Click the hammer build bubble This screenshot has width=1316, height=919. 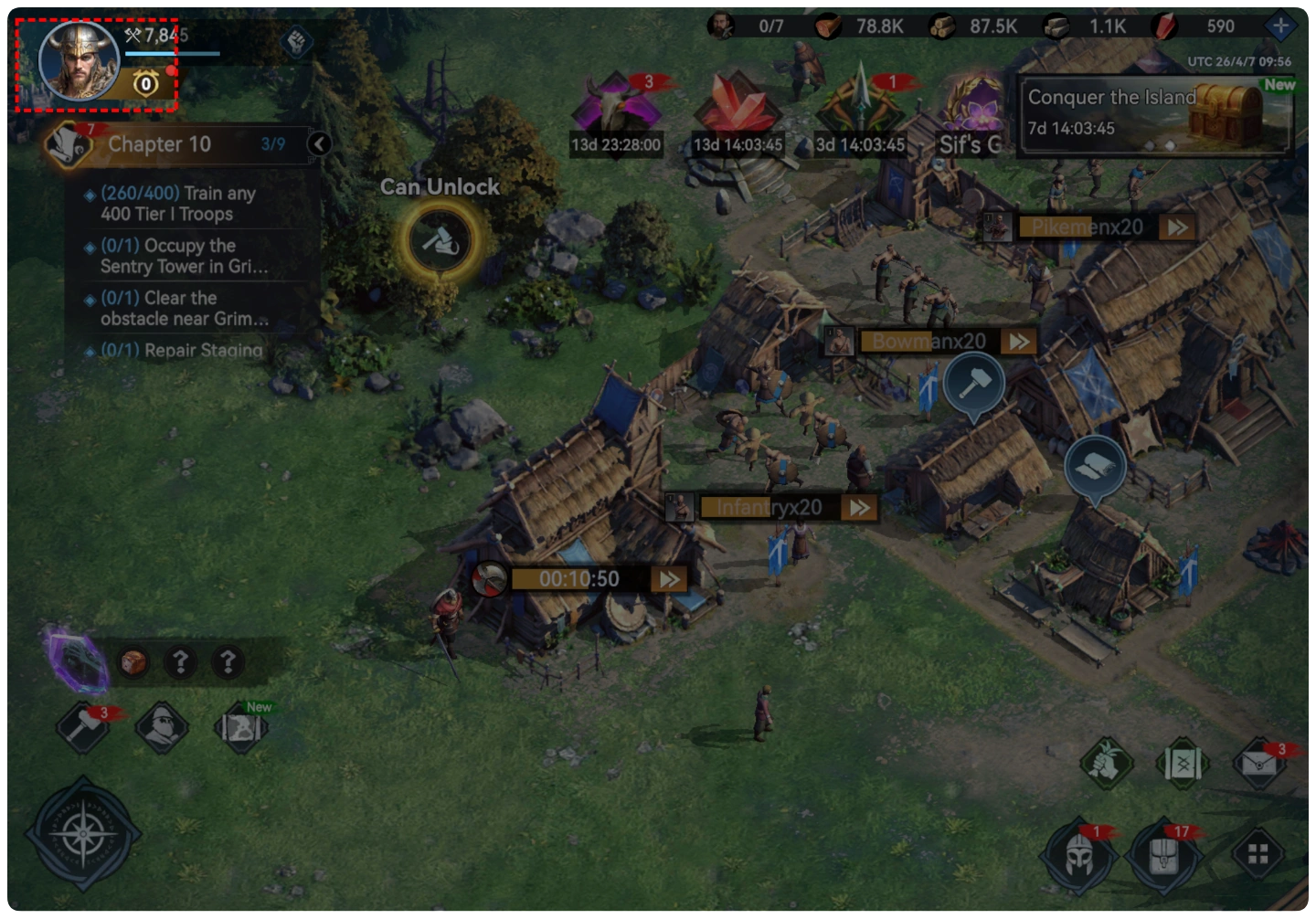pyautogui.click(x=974, y=382)
